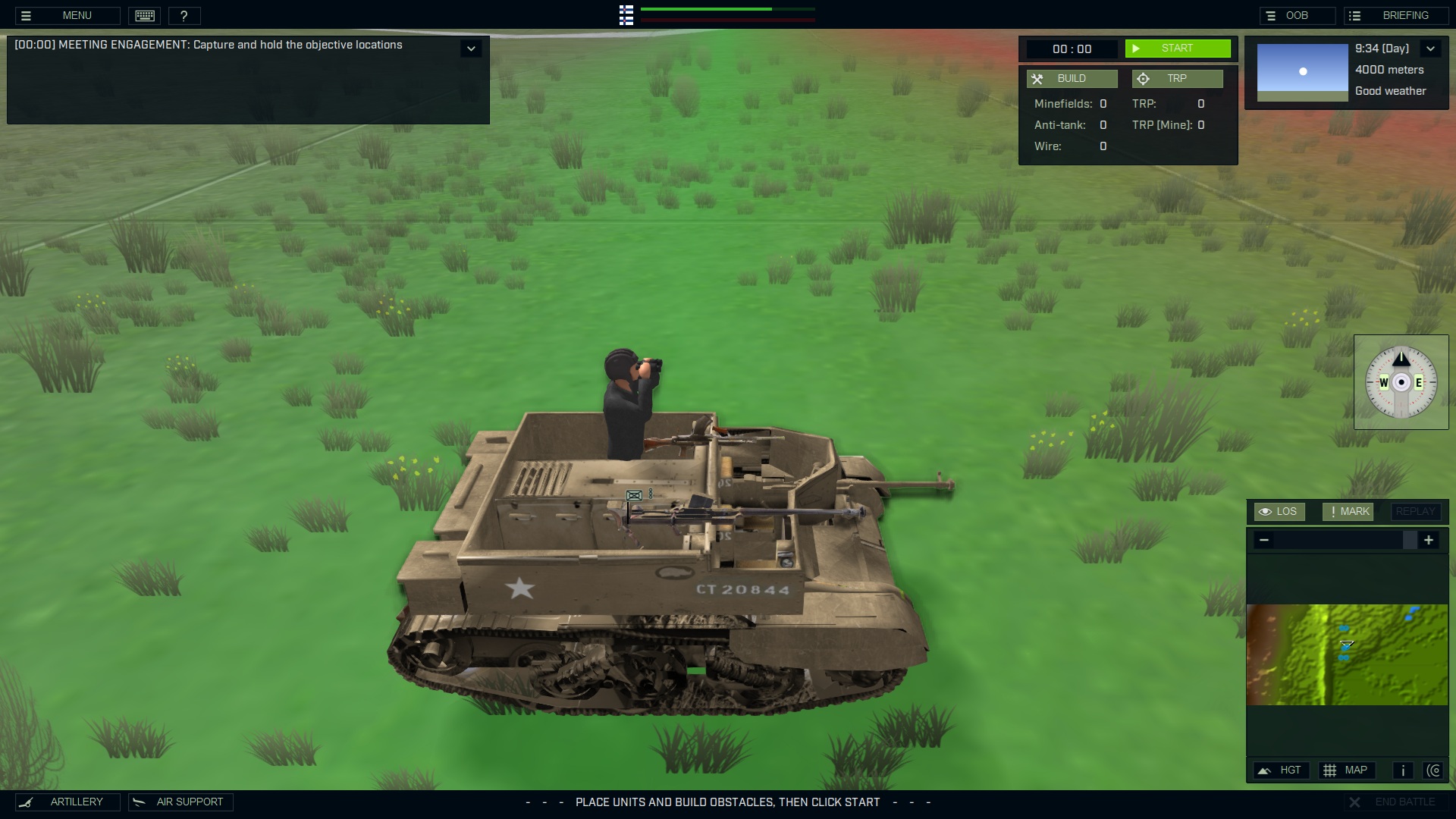Viewport: 1456px width, 819px height.
Task: Click the START button to begin battle
Action: coord(1178,48)
